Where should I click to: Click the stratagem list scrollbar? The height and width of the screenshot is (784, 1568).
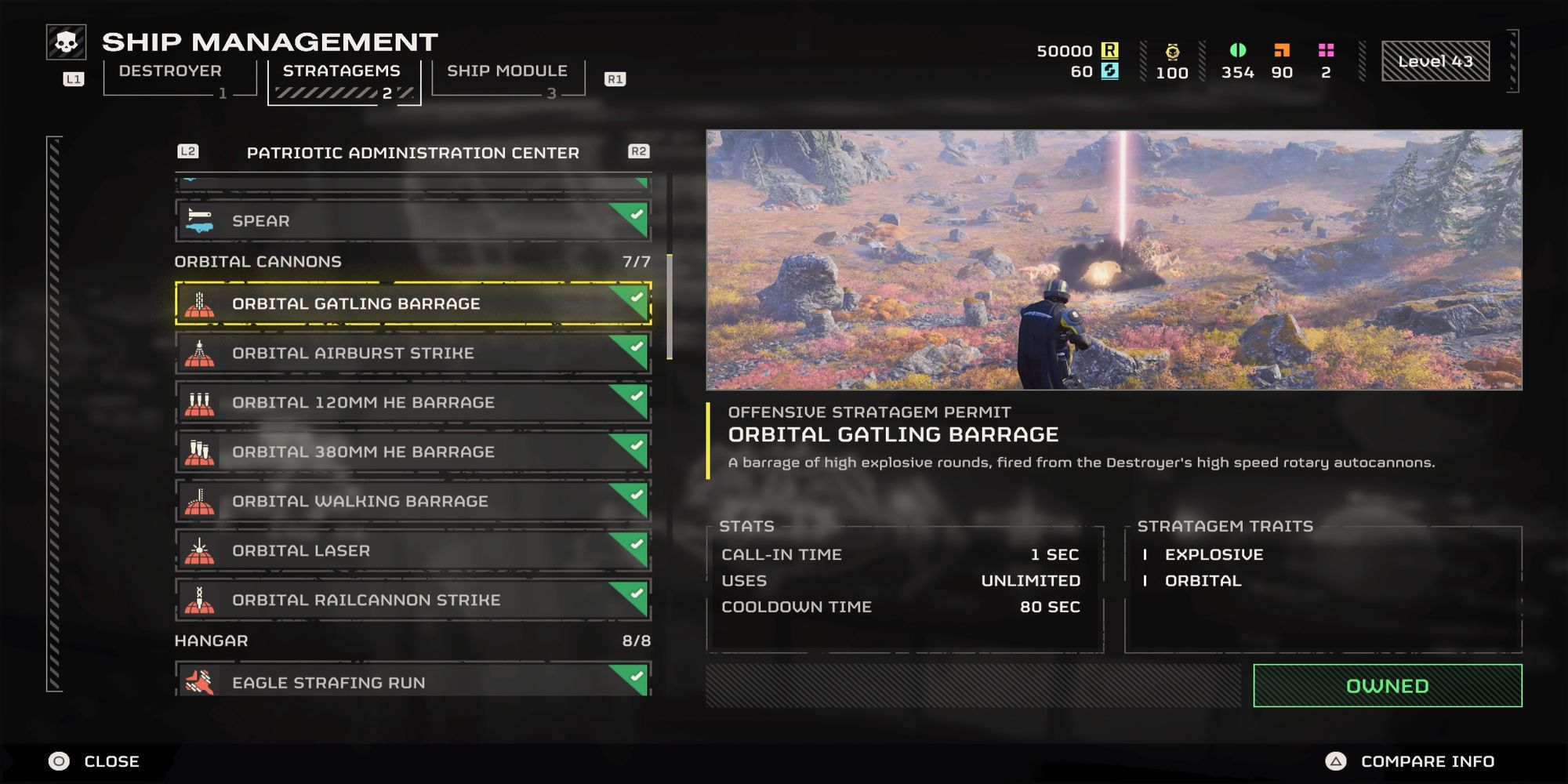670,307
